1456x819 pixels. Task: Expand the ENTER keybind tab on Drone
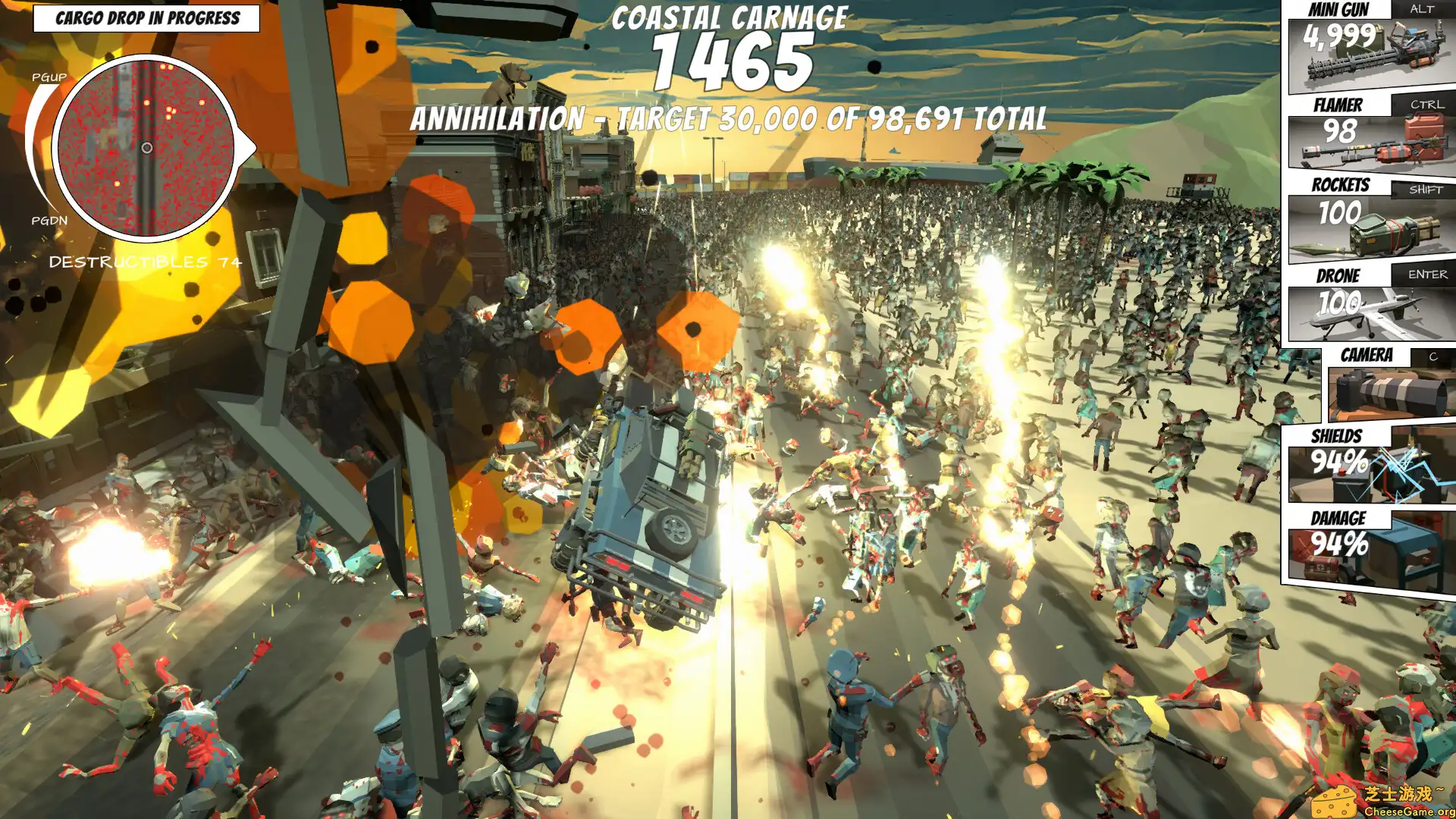click(1429, 275)
